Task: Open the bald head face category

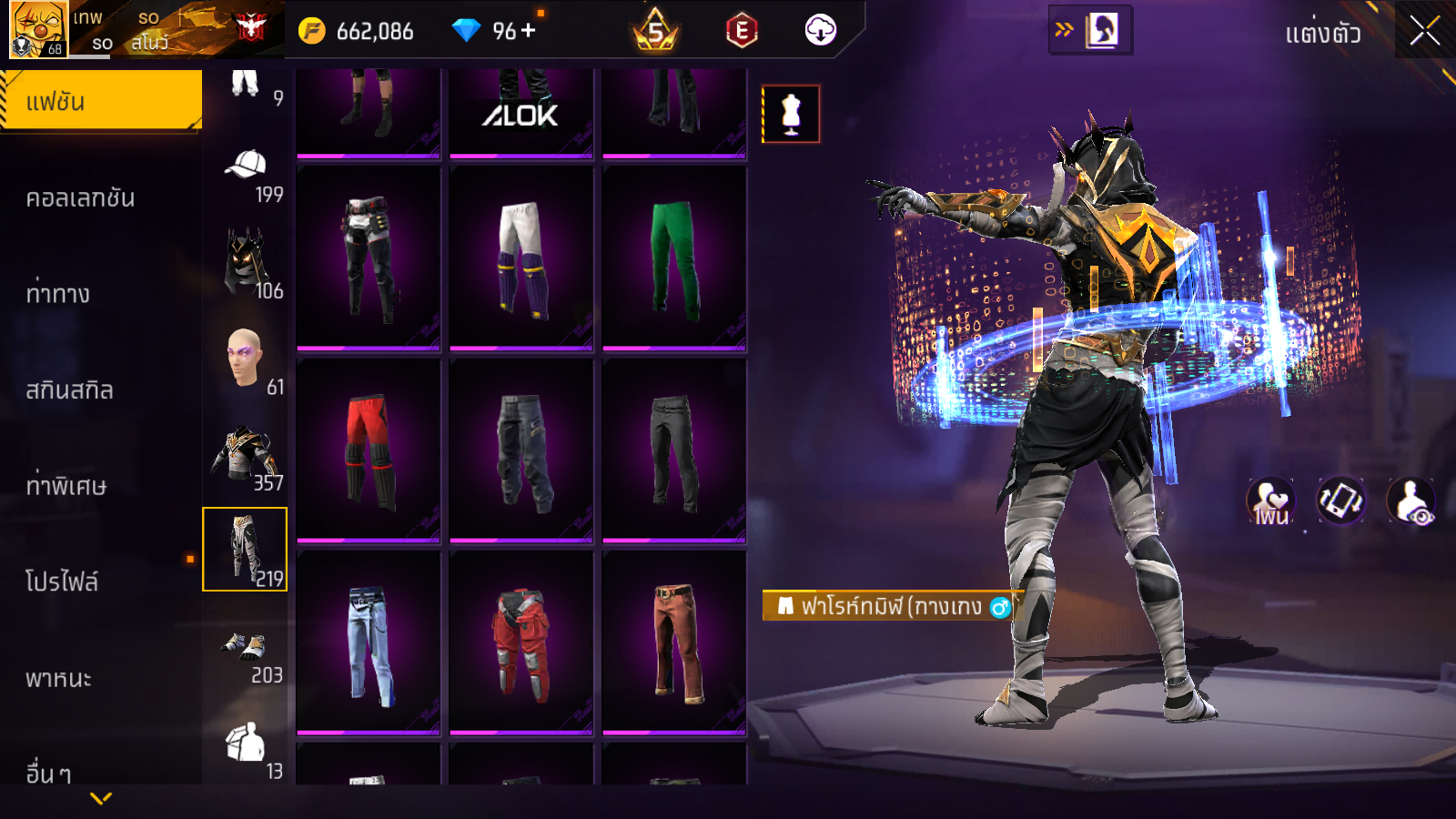Action: click(246, 359)
